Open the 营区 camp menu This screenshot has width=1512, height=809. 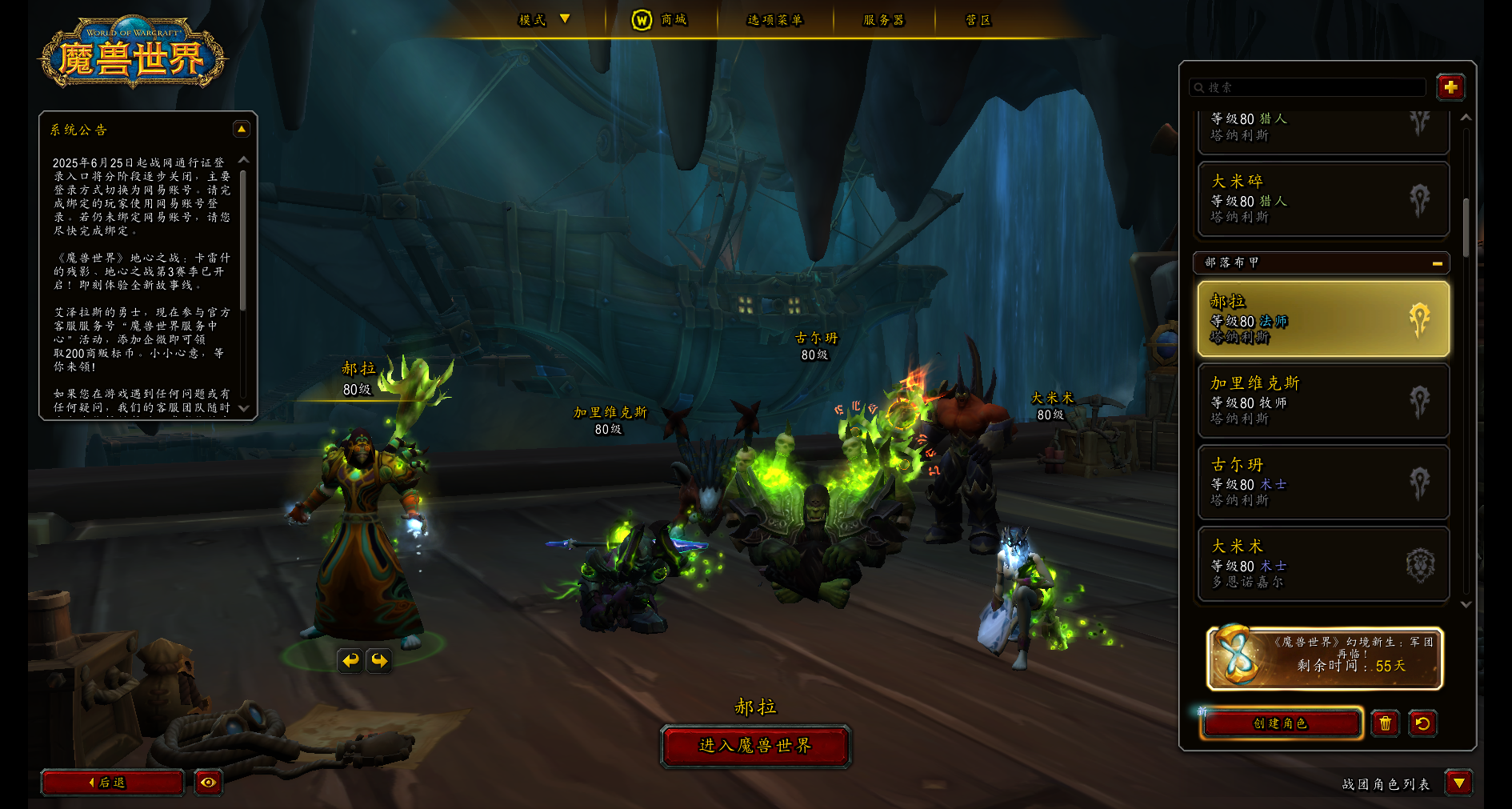[x=978, y=20]
